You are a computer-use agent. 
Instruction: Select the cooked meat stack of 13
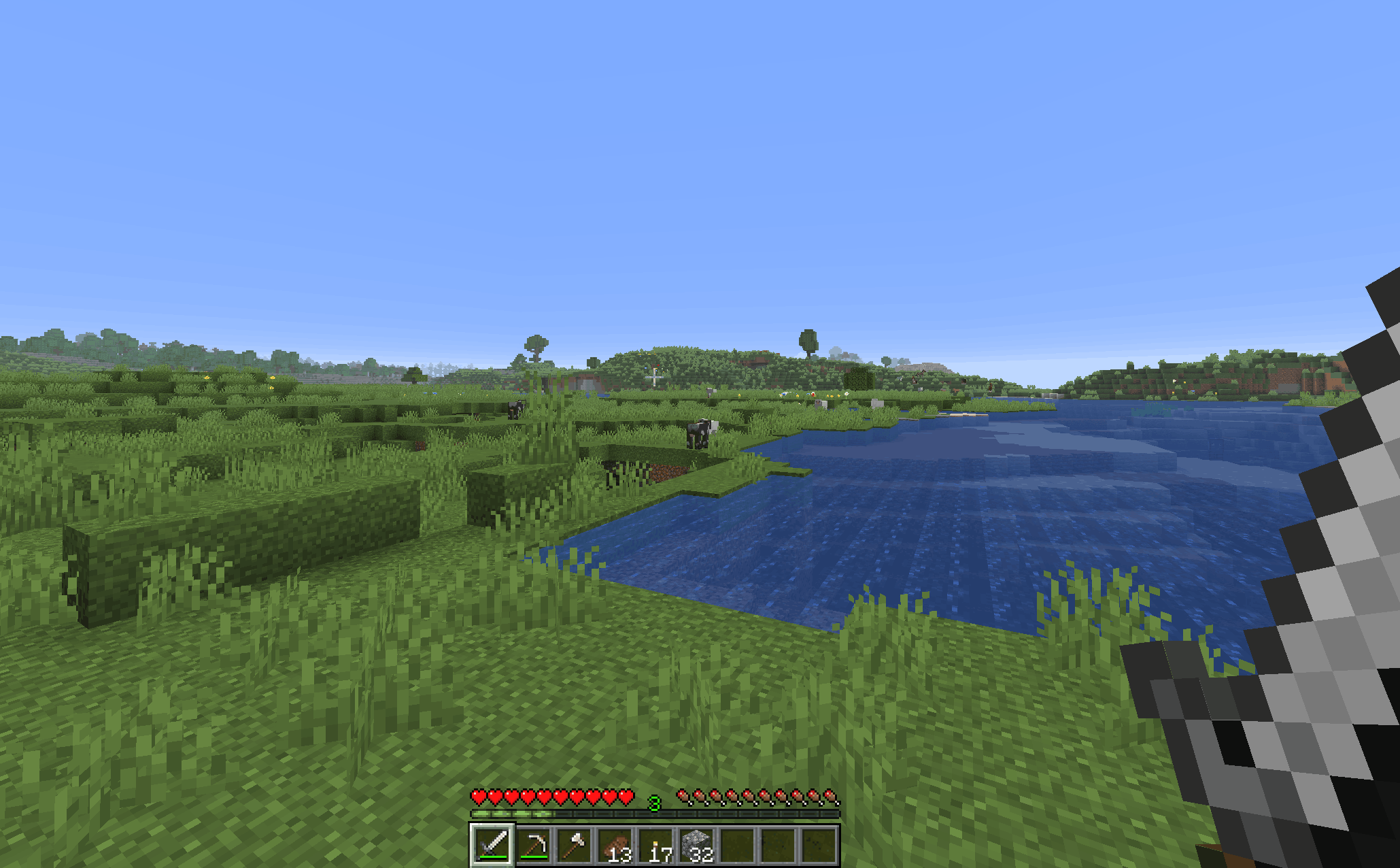pos(615,845)
